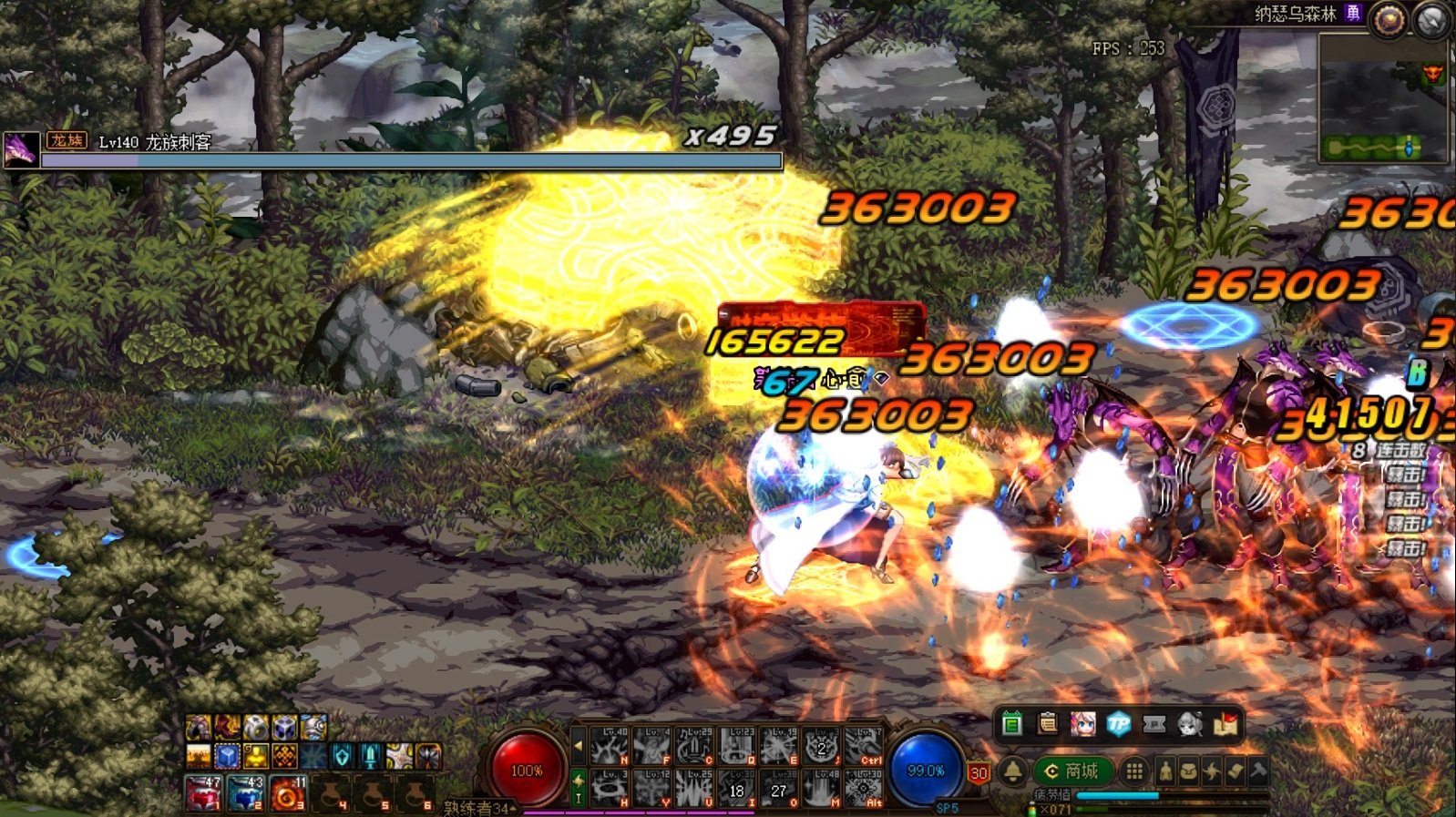Click the notification bell icon
The height and width of the screenshot is (817, 1456).
tap(1012, 771)
